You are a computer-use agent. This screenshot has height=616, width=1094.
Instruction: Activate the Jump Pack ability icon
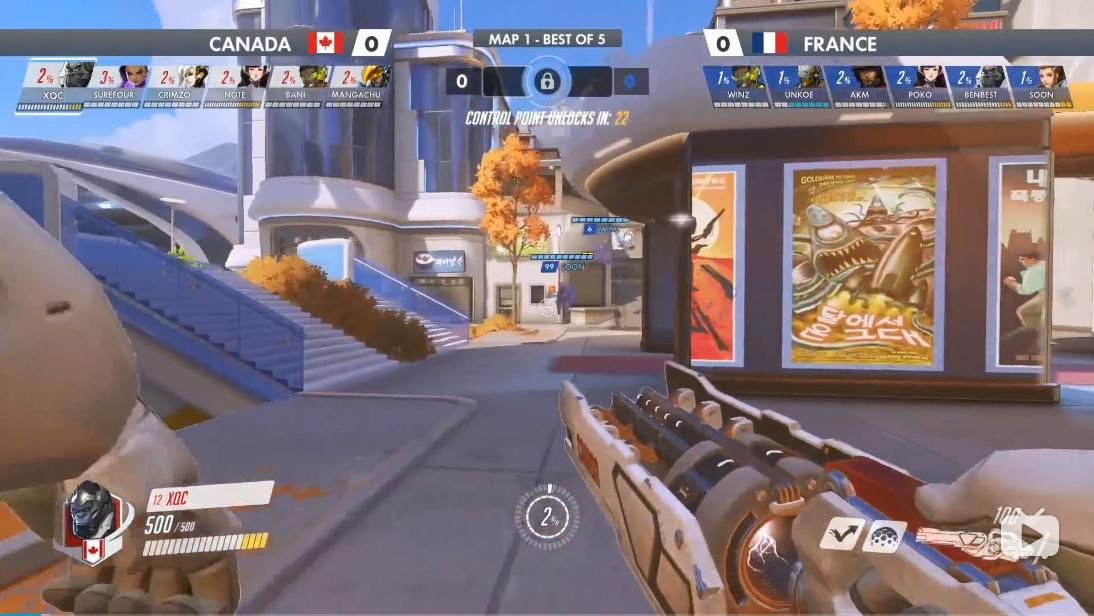(x=842, y=534)
